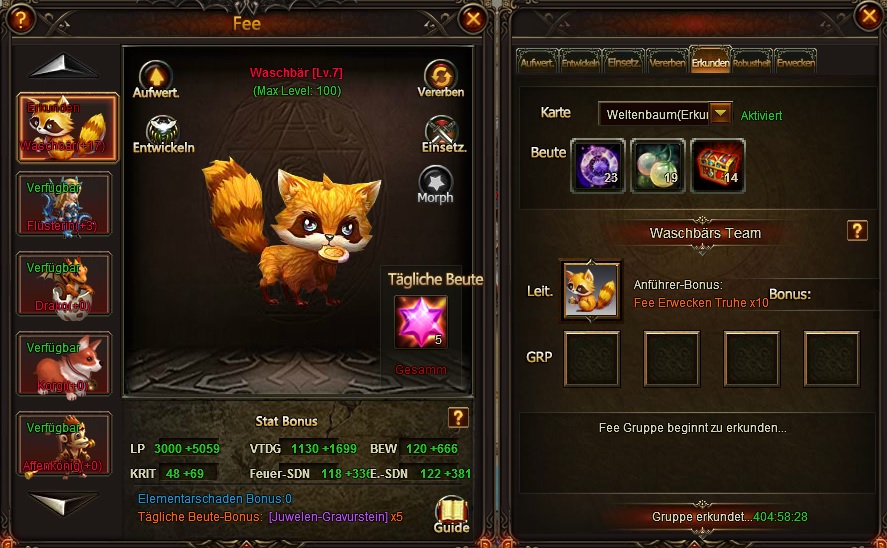Click the red treasure chest loot
Viewport: 887px width, 548px height.
(x=717, y=165)
